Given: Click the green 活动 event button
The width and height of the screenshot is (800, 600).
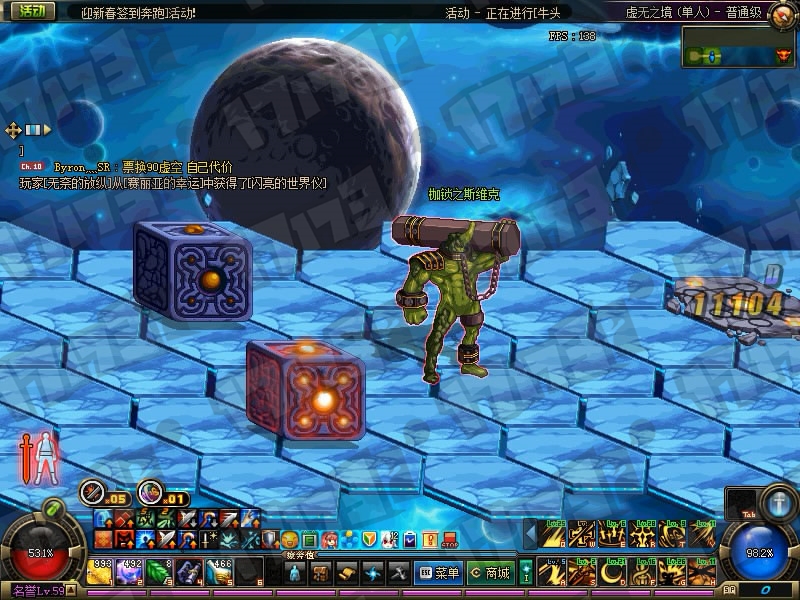Looking at the screenshot, I should pyautogui.click(x=36, y=11).
